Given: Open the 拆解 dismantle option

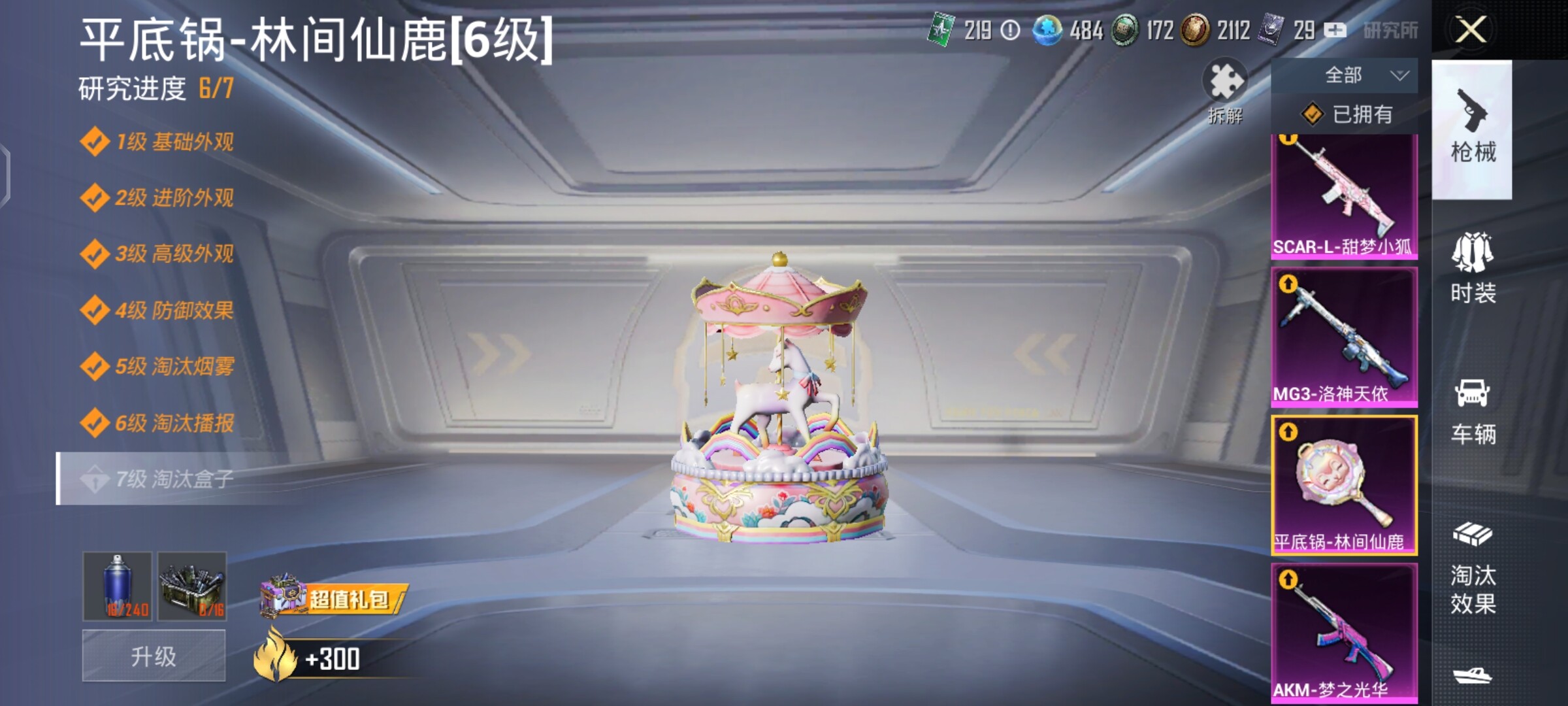Looking at the screenshot, I should click(x=1224, y=92).
